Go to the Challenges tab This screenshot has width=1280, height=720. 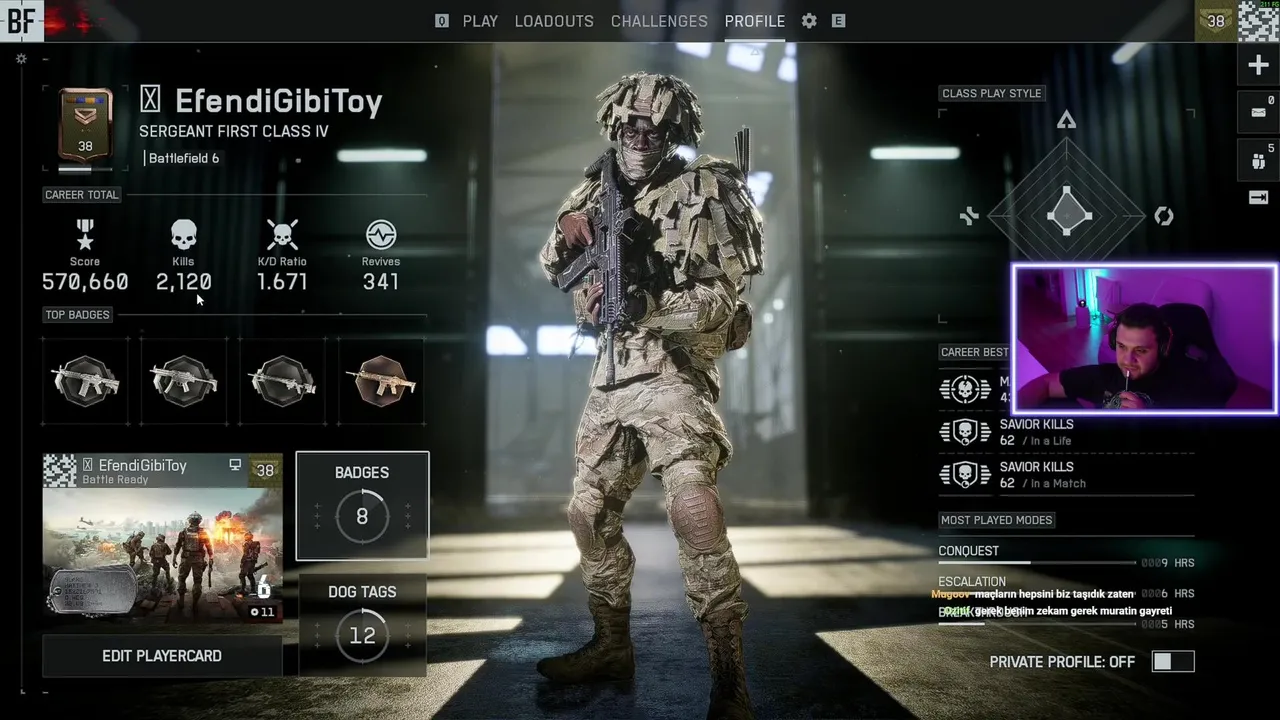coord(659,21)
